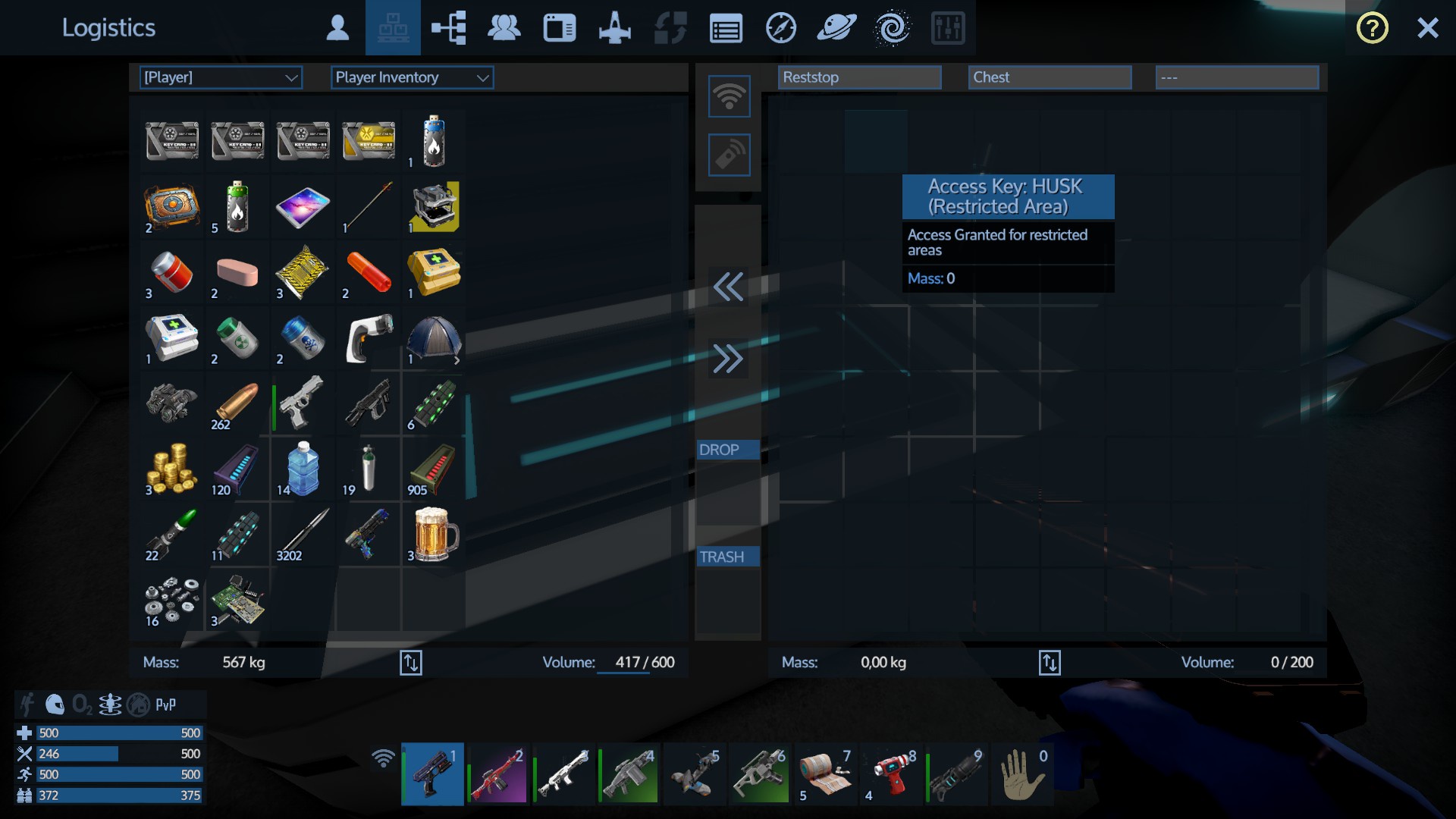Screen dimensions: 1456x819
Task: Toggle the wireless connection button
Action: (729, 96)
